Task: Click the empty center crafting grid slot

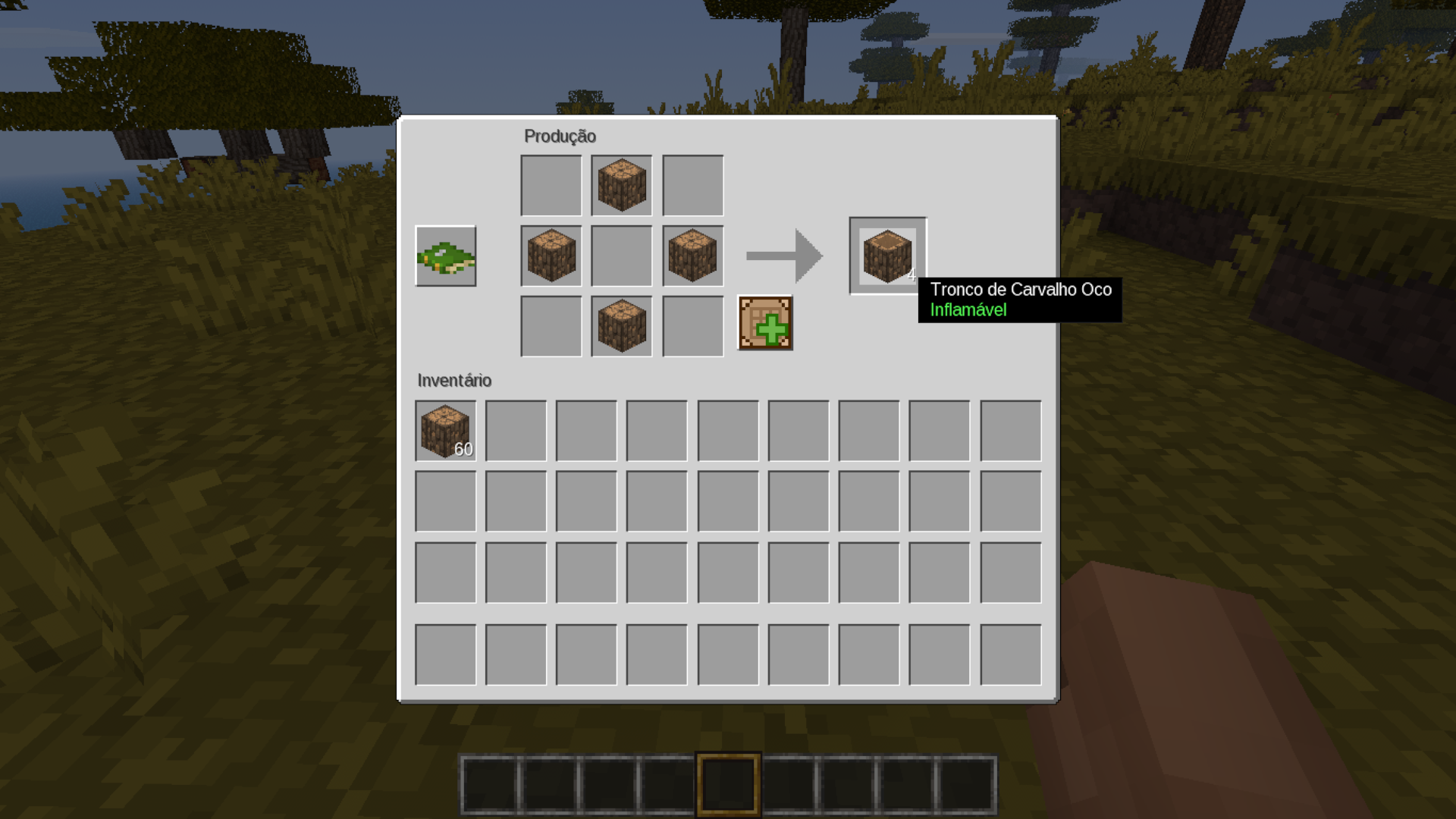Action: point(622,256)
